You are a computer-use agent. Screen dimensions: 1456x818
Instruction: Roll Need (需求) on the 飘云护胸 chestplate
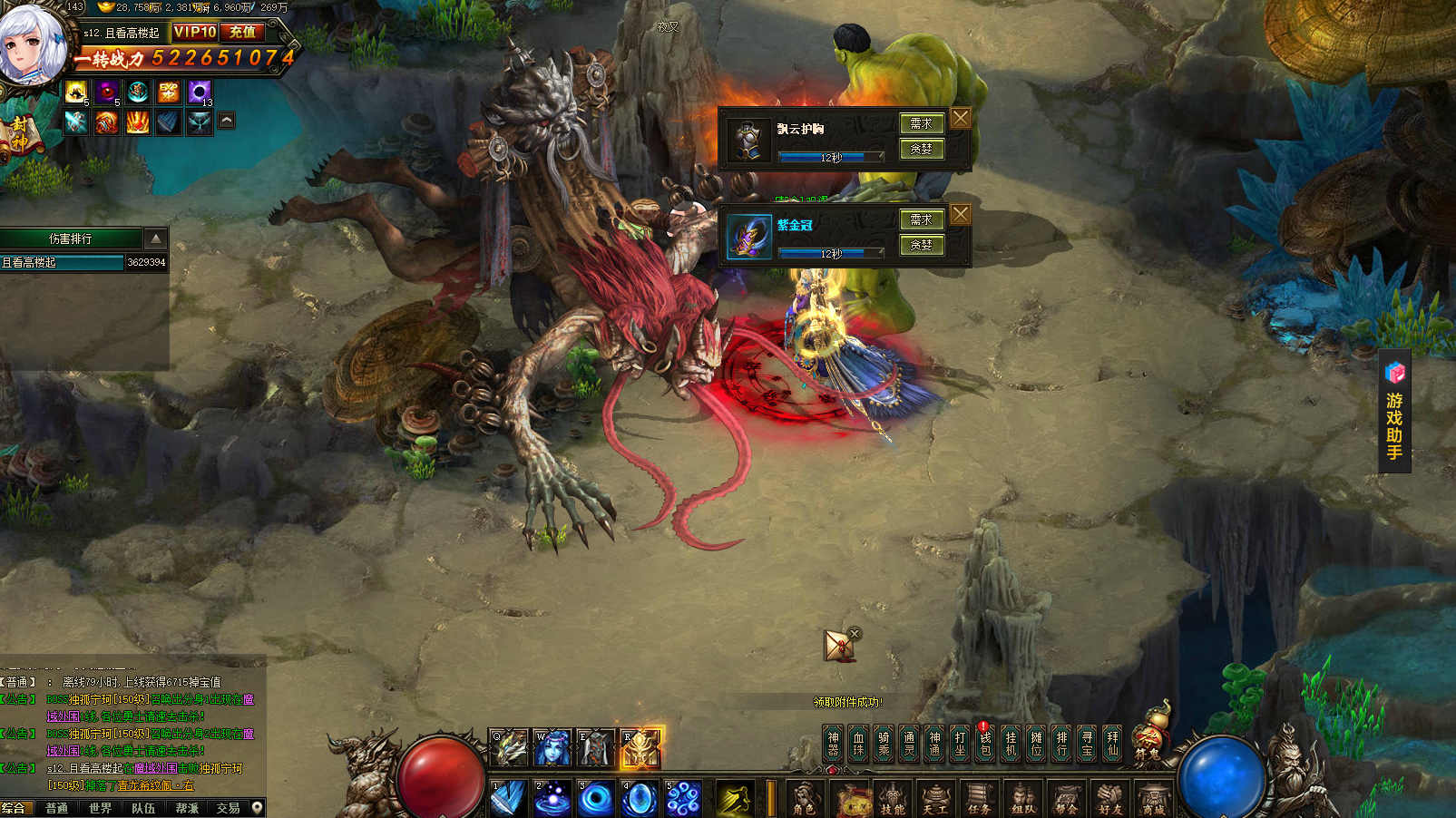pyautogui.click(x=922, y=123)
